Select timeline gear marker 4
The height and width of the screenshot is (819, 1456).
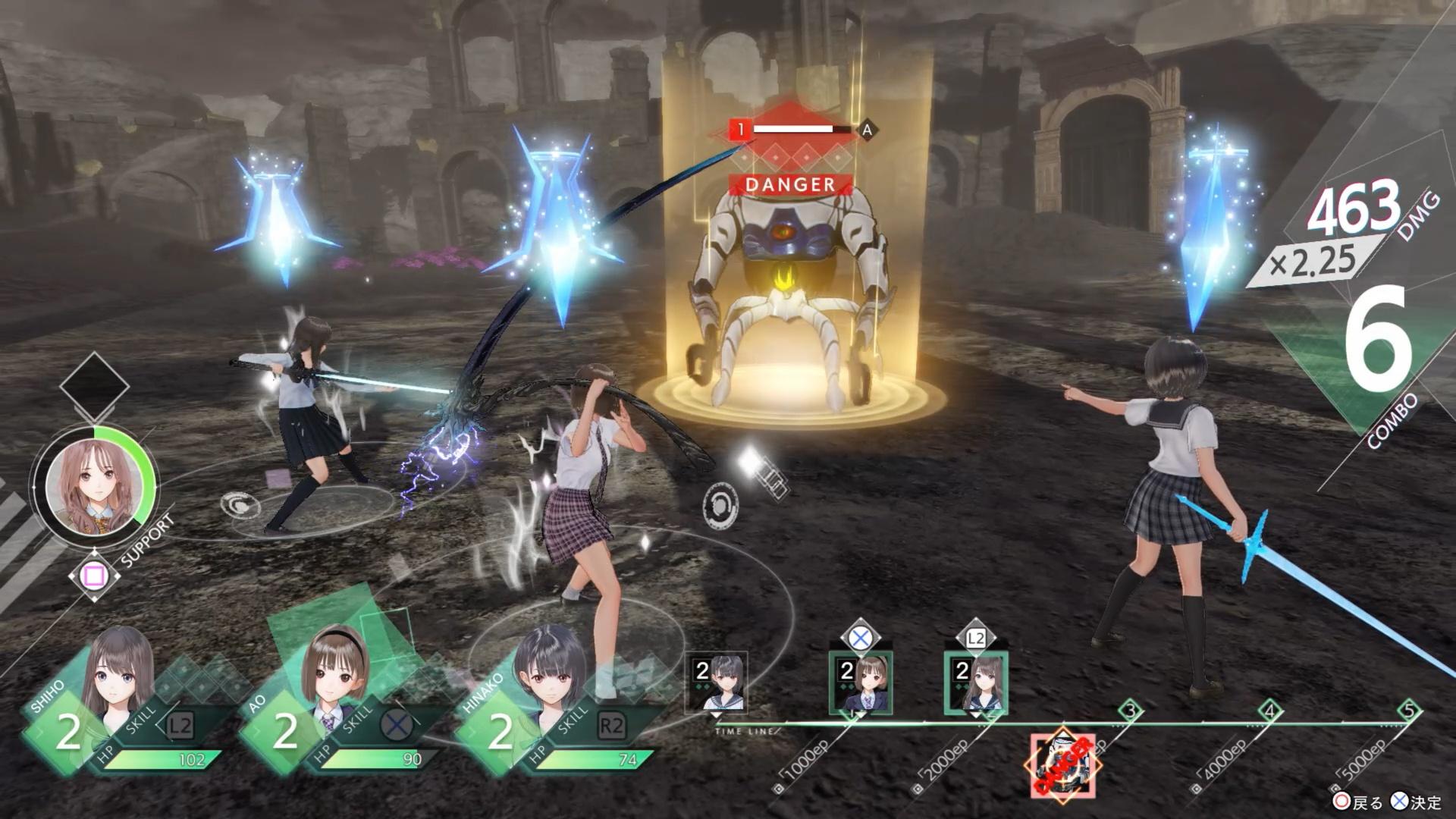pos(1269,711)
